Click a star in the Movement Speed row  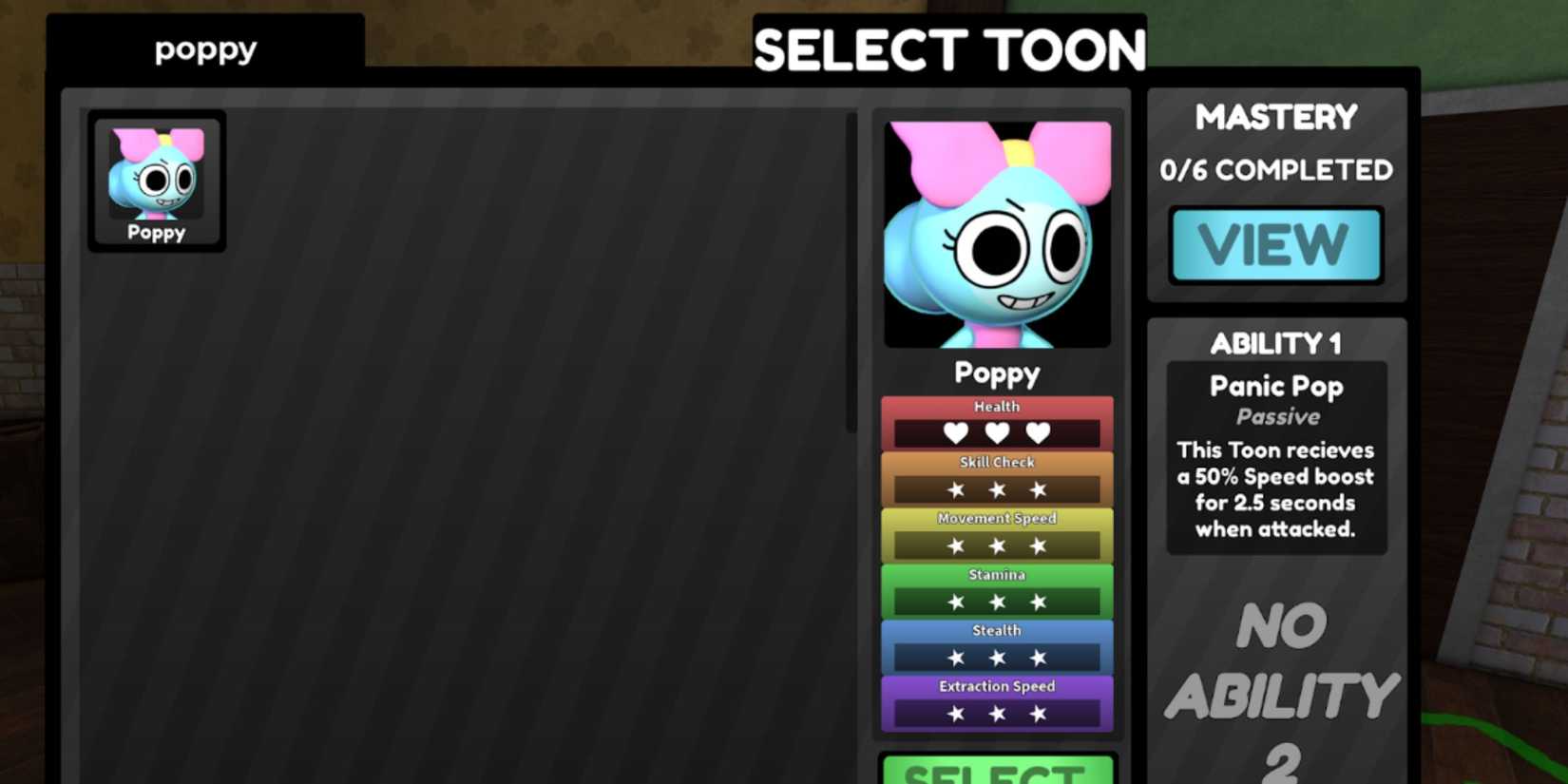(x=996, y=545)
